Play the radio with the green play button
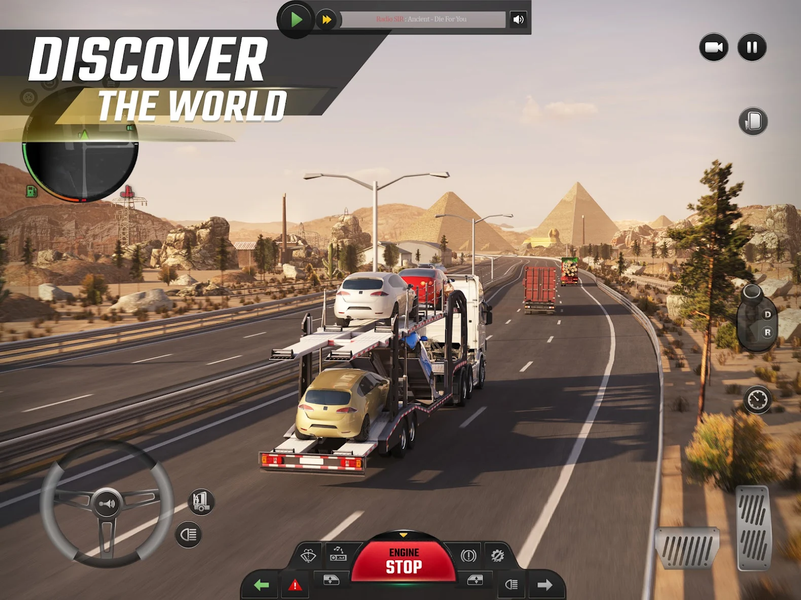 click(295, 19)
